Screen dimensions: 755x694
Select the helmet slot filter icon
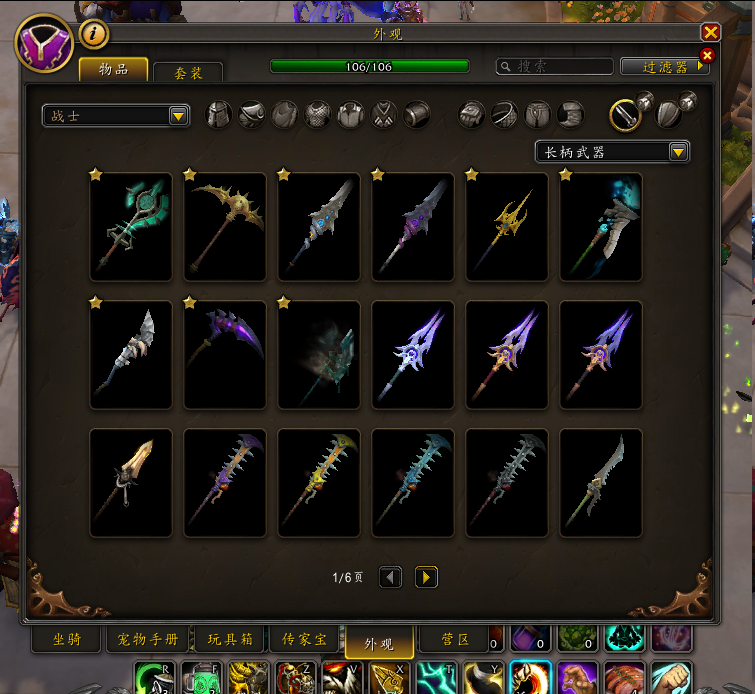click(218, 115)
